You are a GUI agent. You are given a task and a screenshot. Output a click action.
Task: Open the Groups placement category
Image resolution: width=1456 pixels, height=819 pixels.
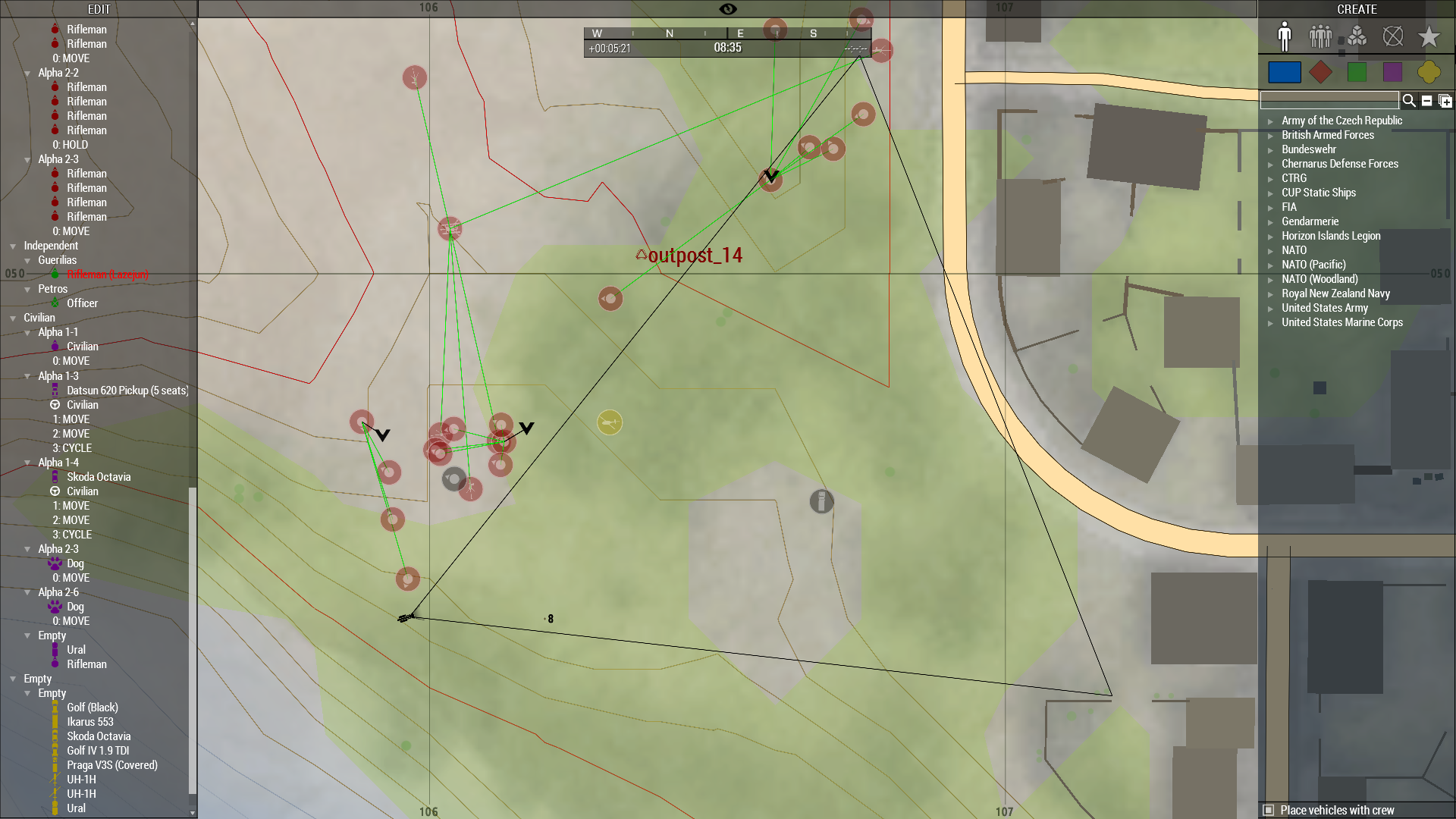tap(1321, 36)
